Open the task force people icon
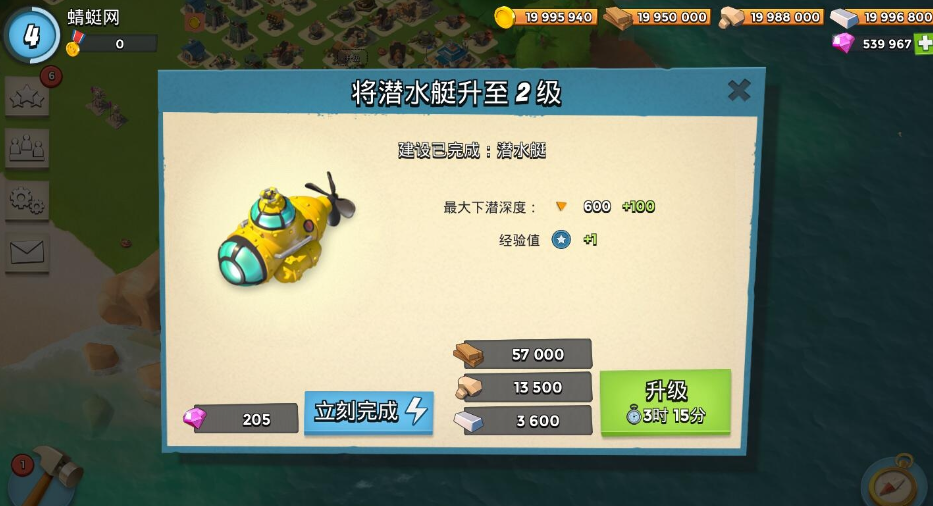The width and height of the screenshot is (933, 506). click(26, 149)
